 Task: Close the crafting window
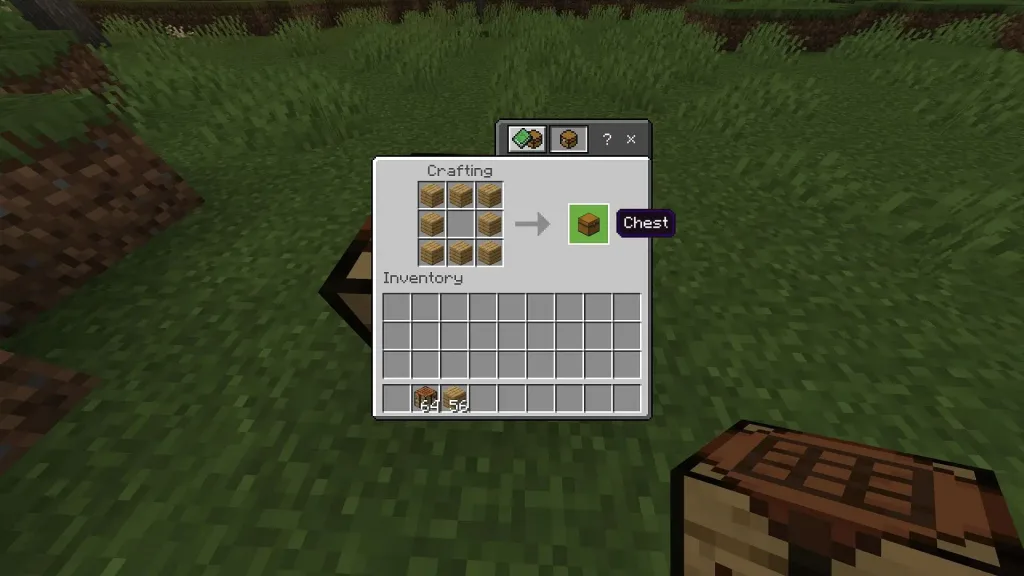[x=631, y=140]
